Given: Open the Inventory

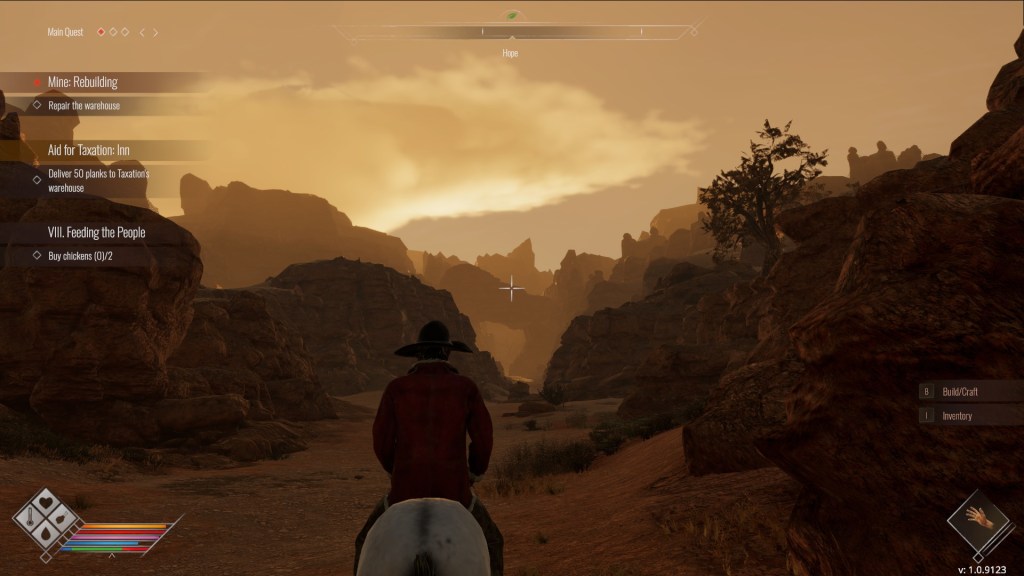Looking at the screenshot, I should (x=957, y=415).
